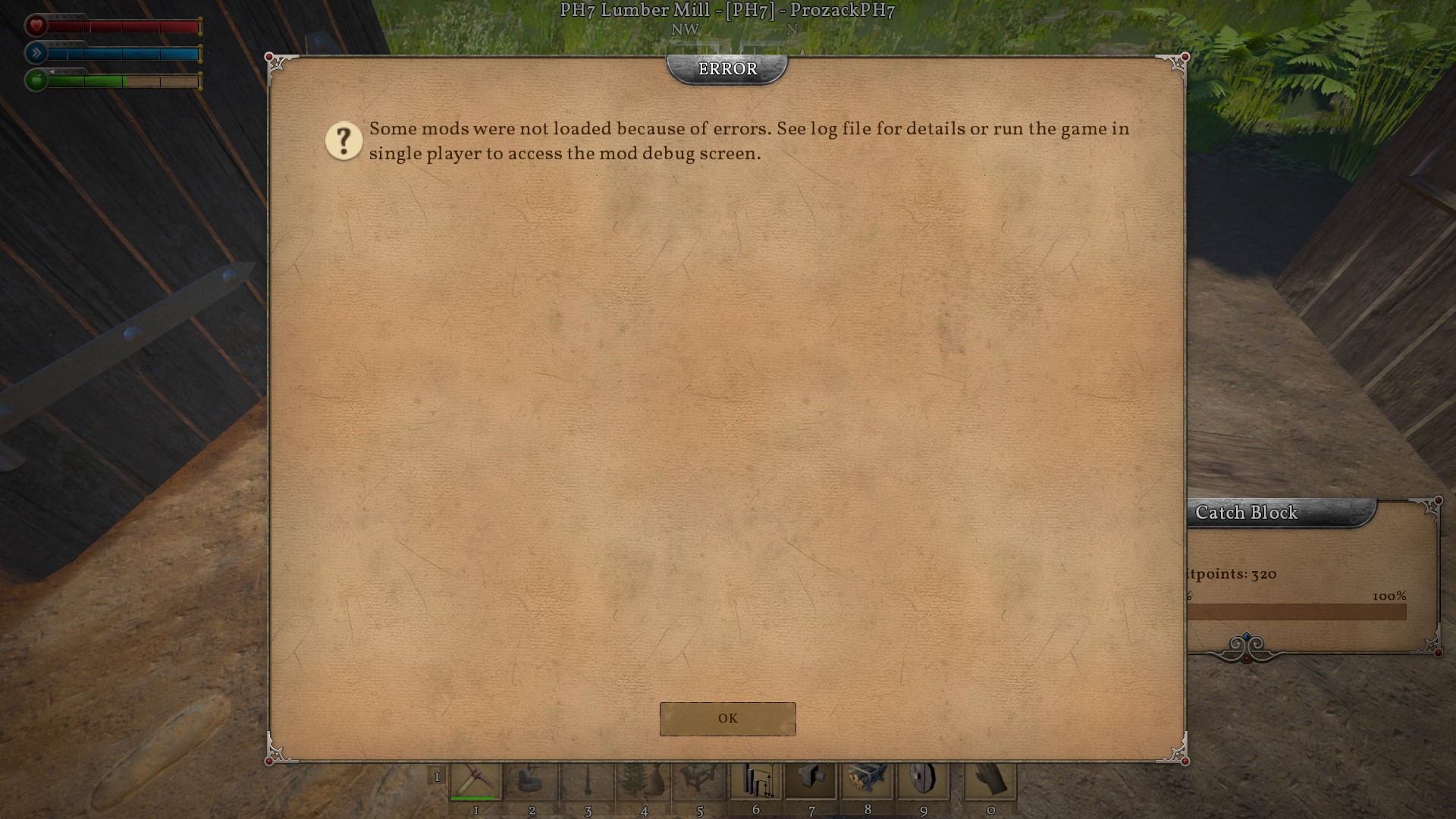
Task: Choose the grindstone item in slot 2
Action: pos(532,781)
